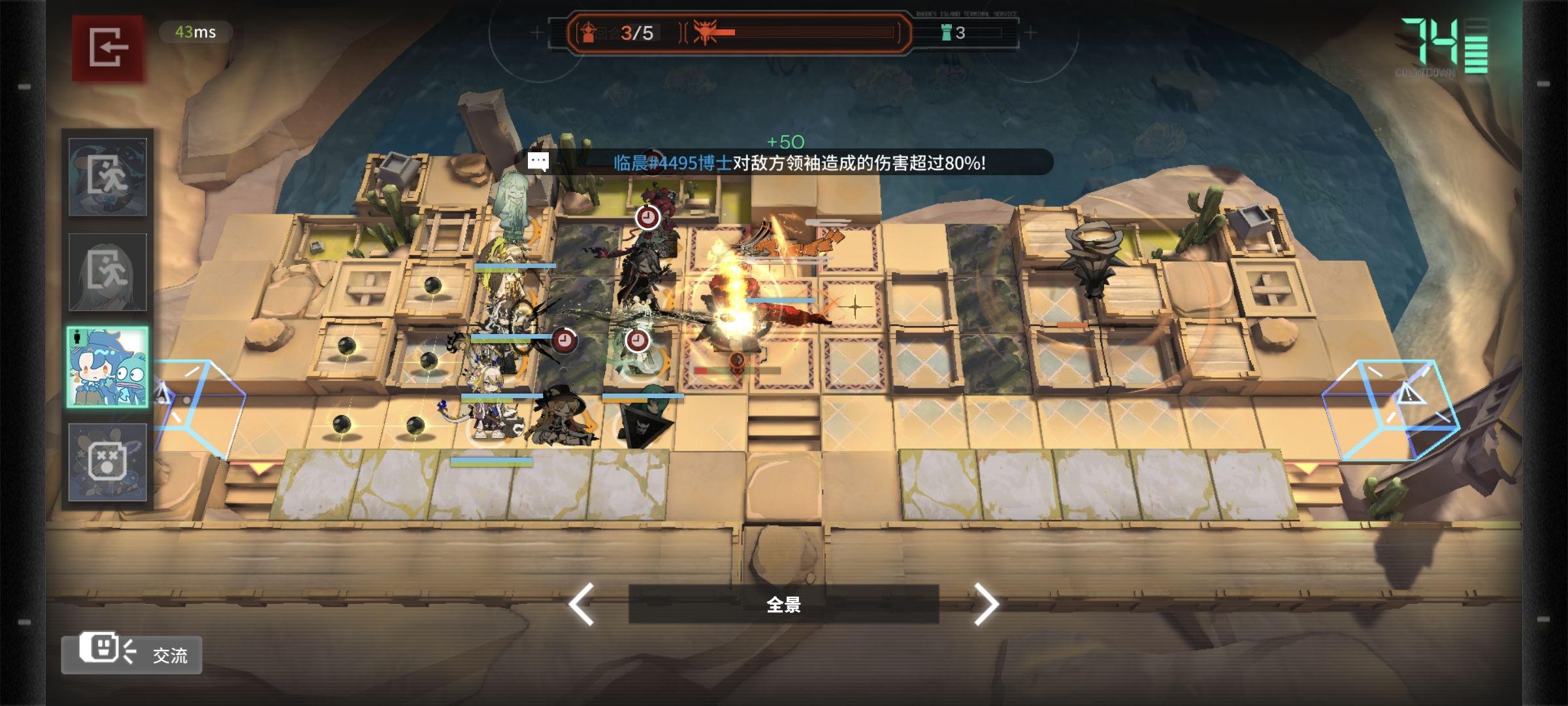Select the highlighted blue-haired player portrait
The image size is (1568, 706).
coord(108,367)
